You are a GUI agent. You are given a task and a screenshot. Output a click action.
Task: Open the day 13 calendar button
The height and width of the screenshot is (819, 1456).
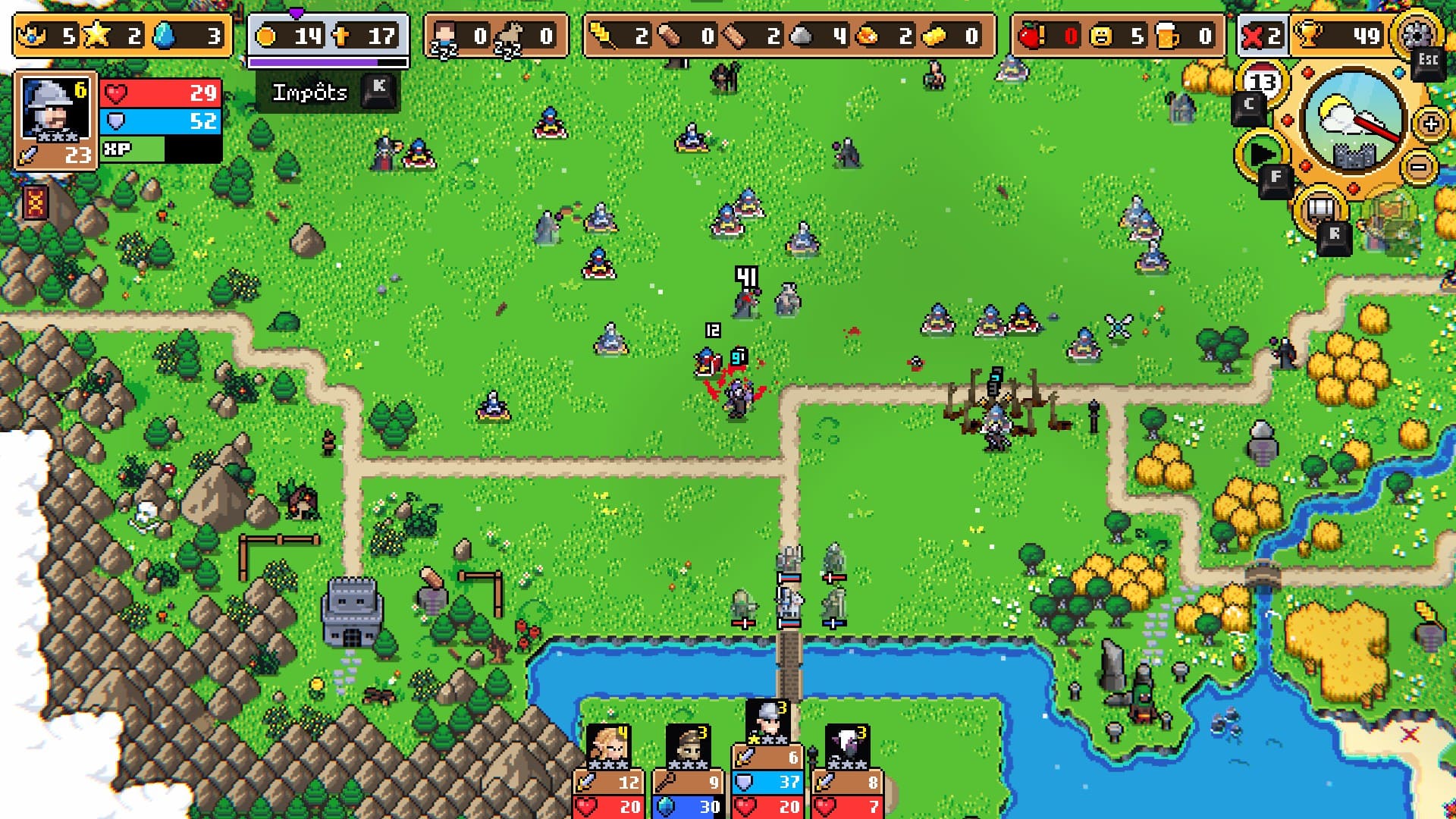[x=1261, y=82]
